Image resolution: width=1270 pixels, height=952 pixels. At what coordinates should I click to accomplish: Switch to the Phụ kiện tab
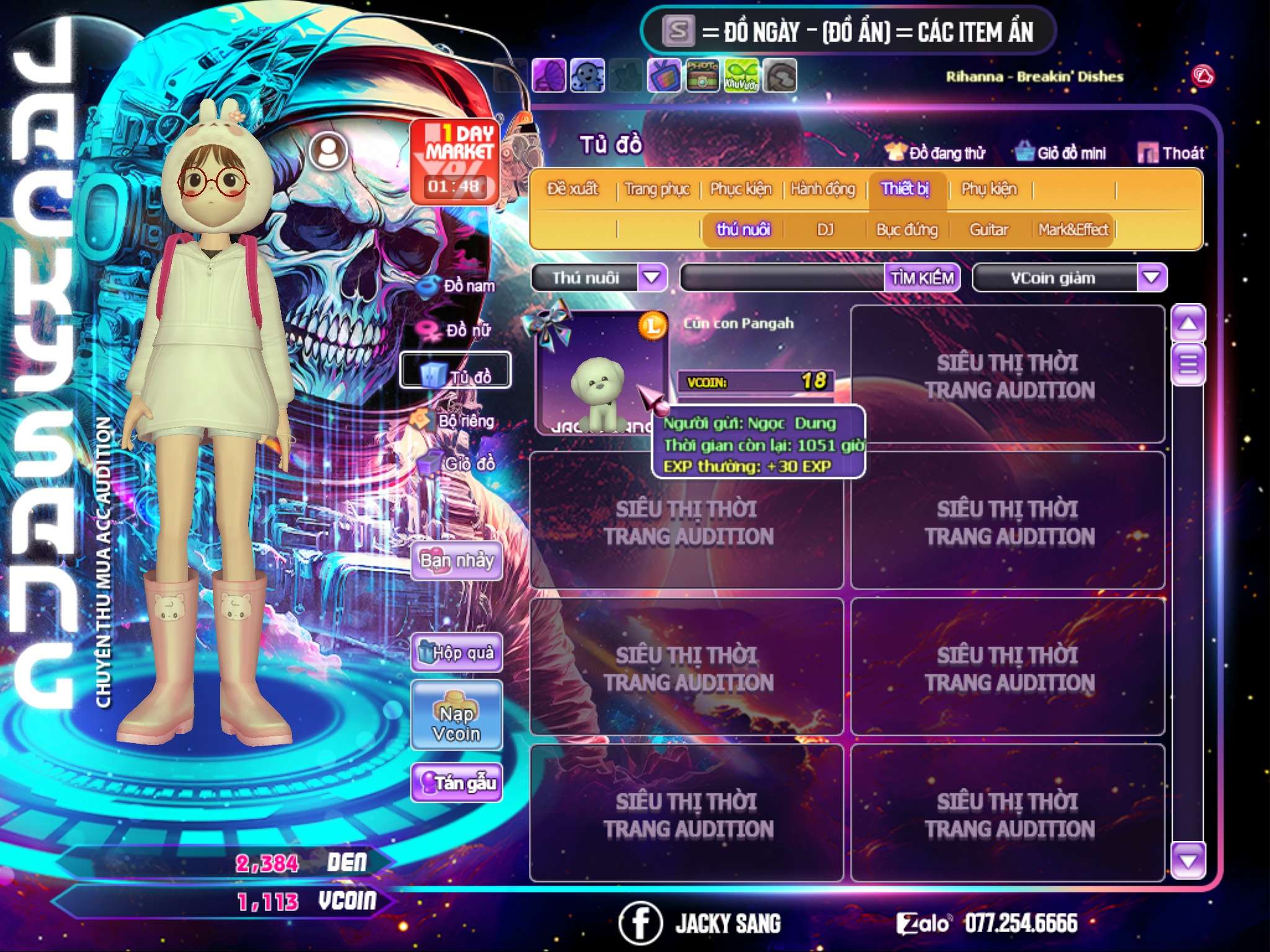(988, 189)
